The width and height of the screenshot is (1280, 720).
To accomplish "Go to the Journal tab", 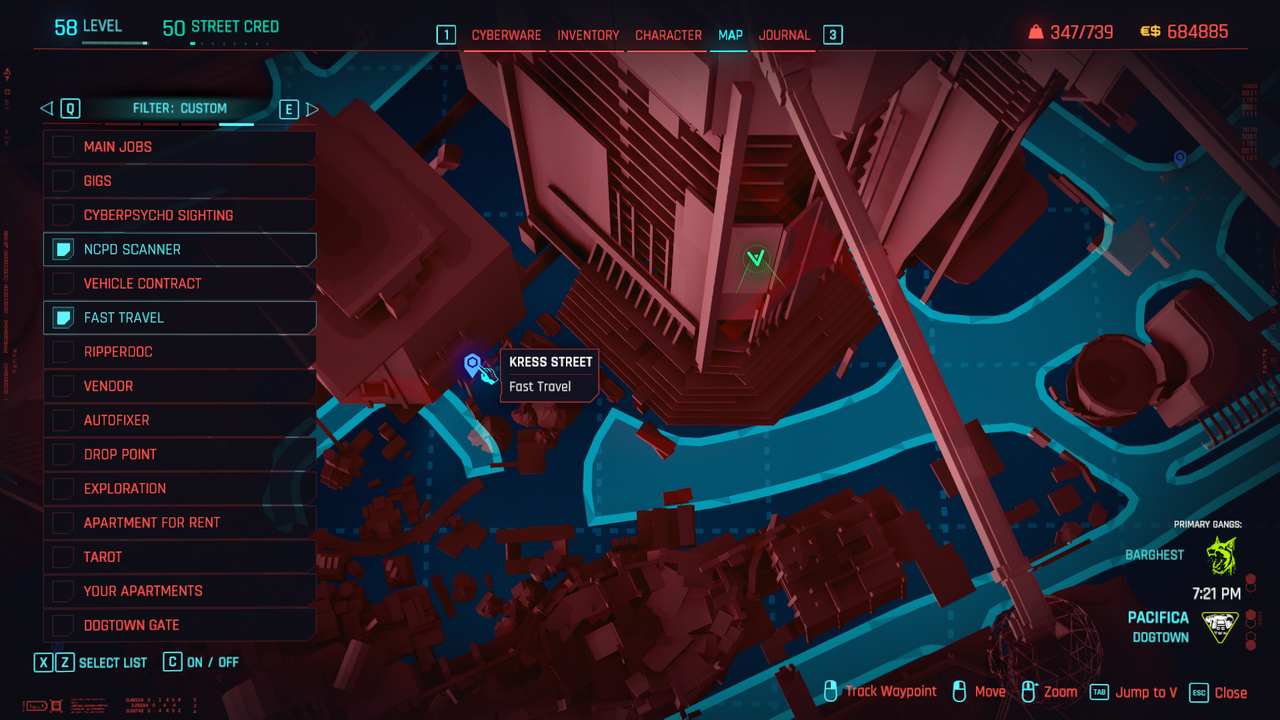I will [784, 35].
